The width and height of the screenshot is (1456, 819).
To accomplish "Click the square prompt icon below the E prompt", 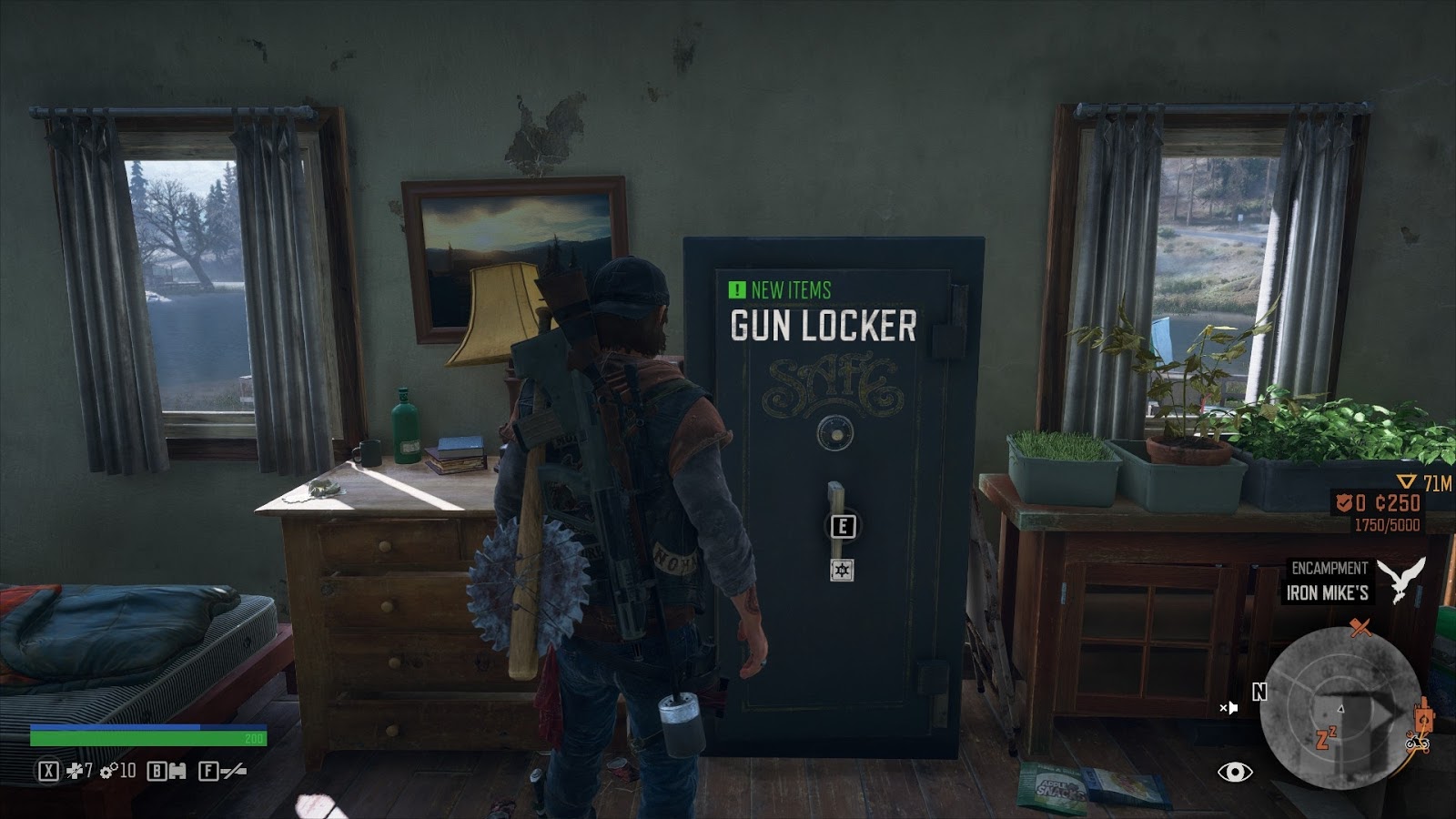I will click(x=842, y=571).
